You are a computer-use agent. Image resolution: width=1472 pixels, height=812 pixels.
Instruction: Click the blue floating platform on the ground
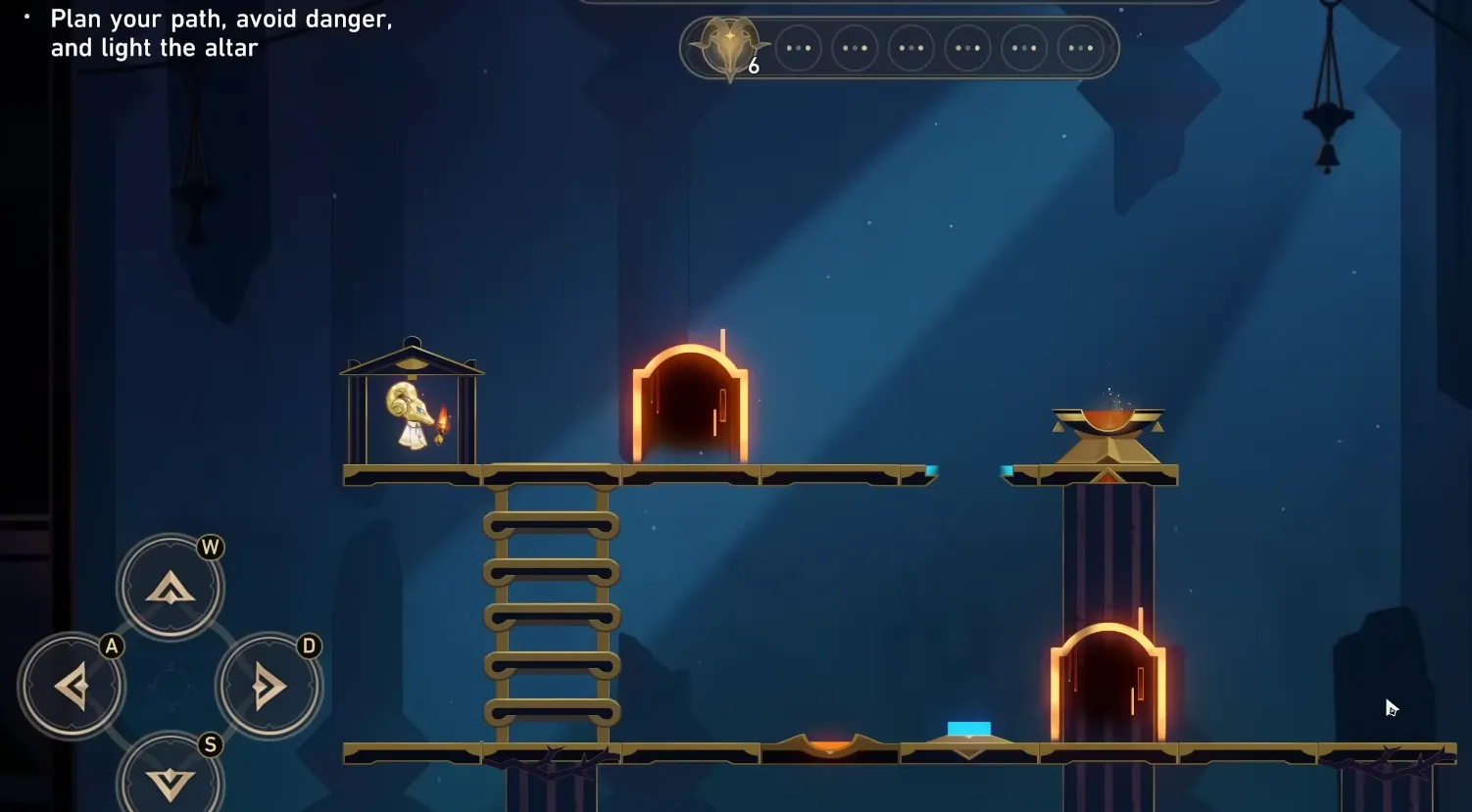pyautogui.click(x=968, y=729)
